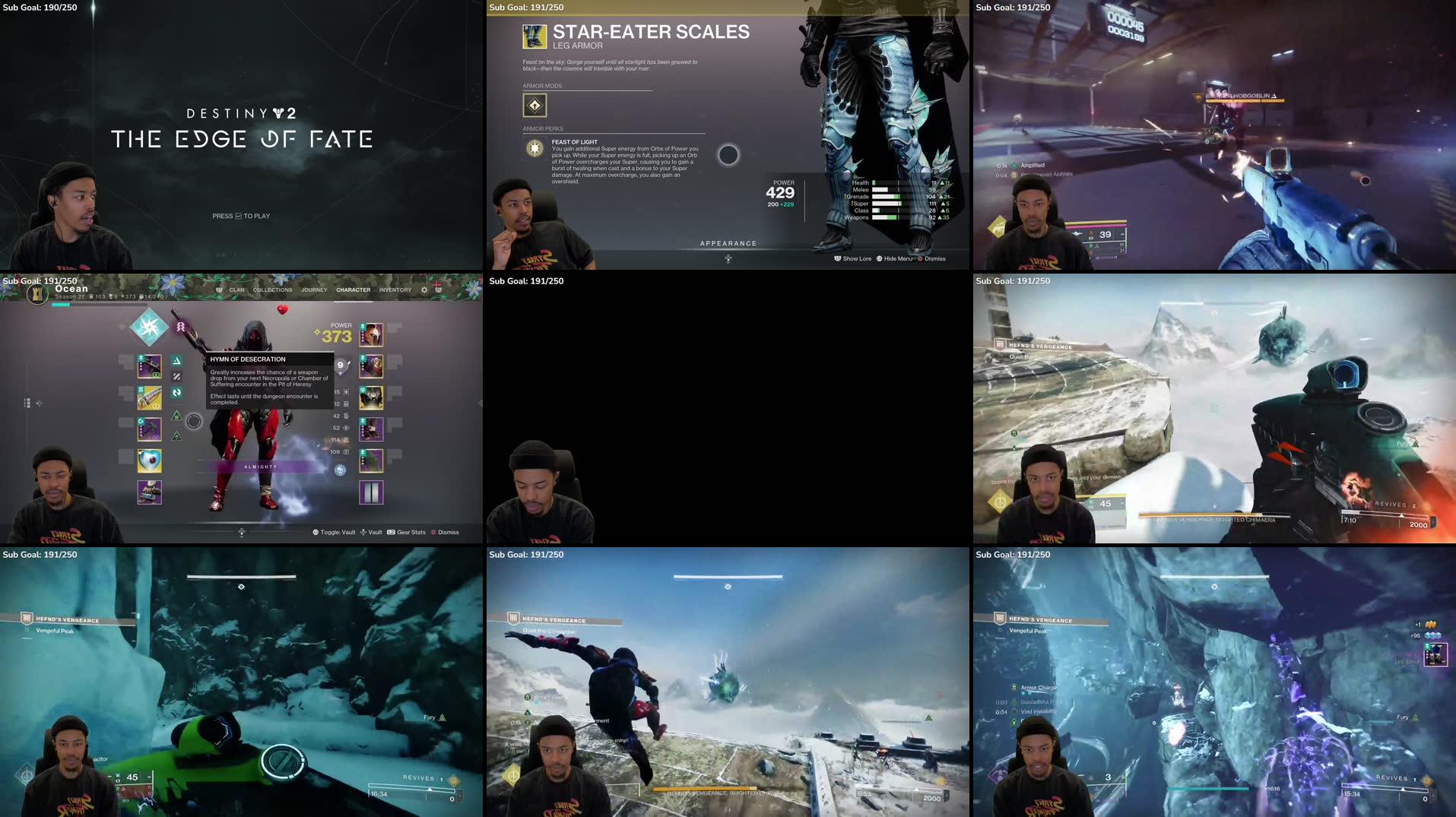The image size is (1456, 817).
Task: Select the striped emblem slot
Action: tap(371, 492)
